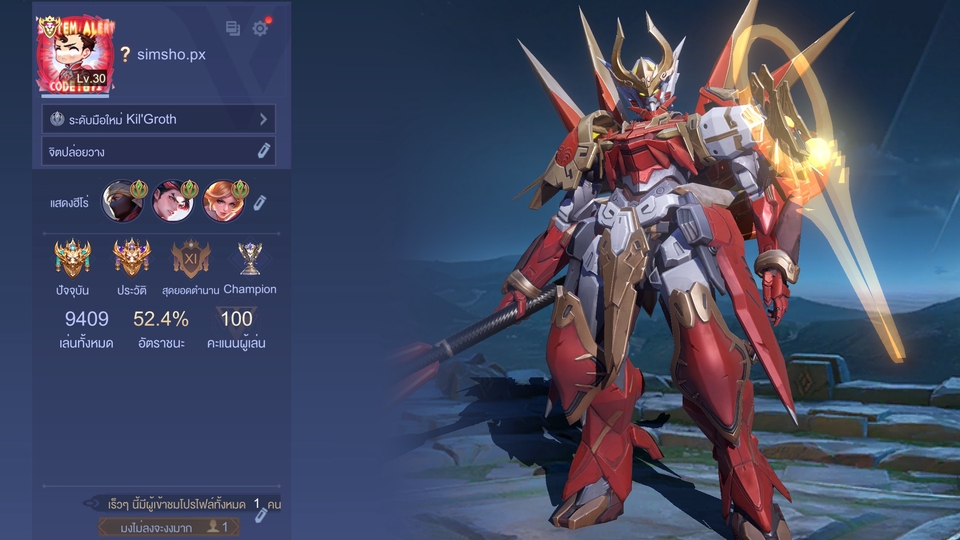Edit the profile tag near visitor count
960x540 pixels.
[261, 514]
